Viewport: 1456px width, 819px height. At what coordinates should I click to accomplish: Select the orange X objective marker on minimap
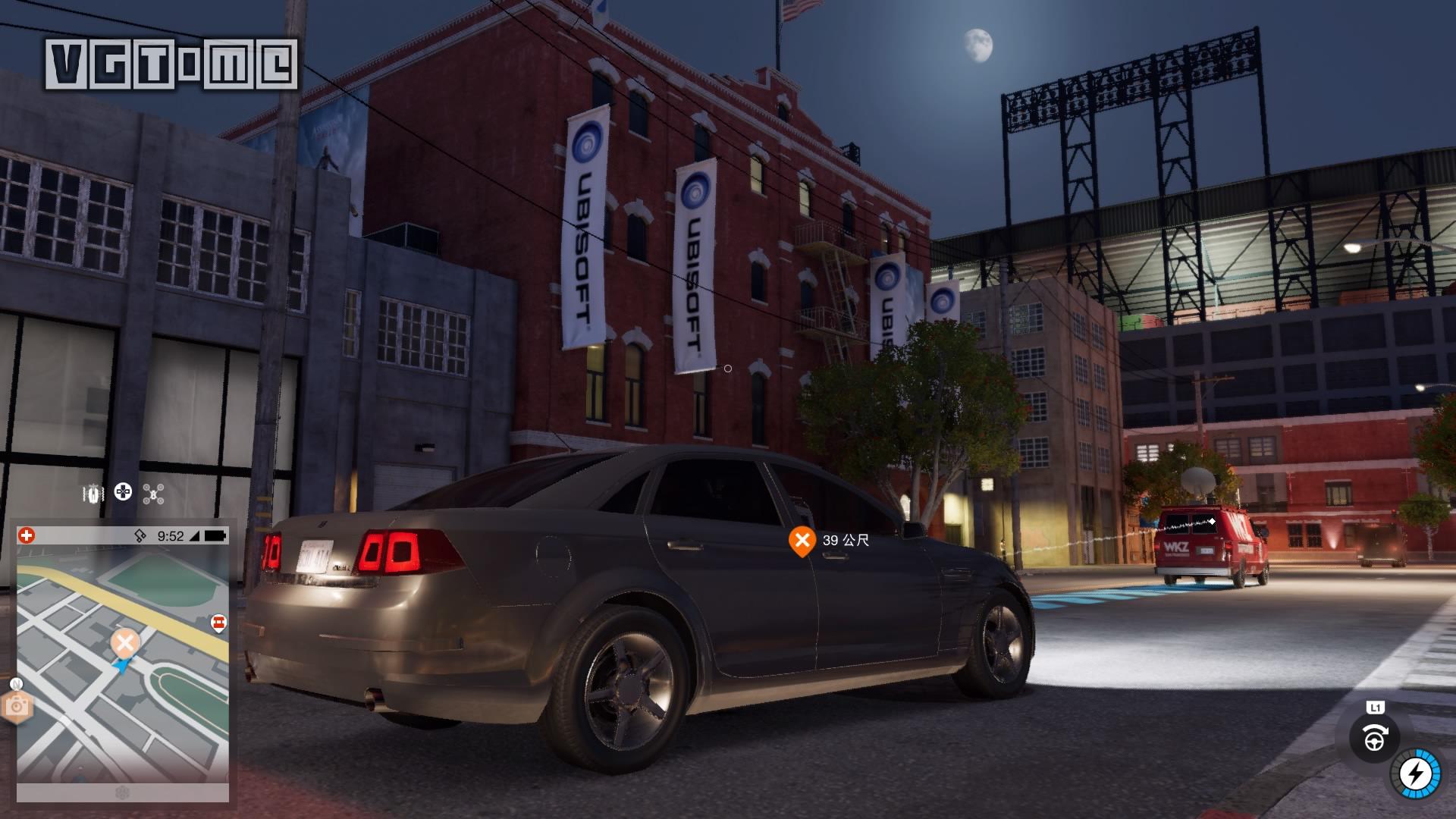[x=125, y=644]
